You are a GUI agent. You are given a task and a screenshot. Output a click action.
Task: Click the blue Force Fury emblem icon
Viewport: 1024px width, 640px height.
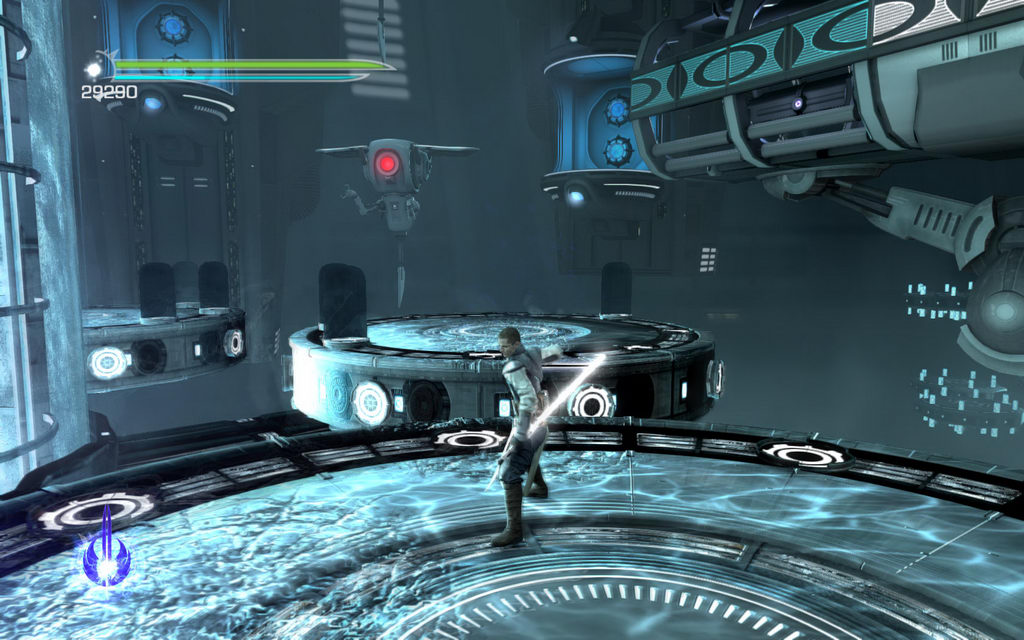point(106,551)
